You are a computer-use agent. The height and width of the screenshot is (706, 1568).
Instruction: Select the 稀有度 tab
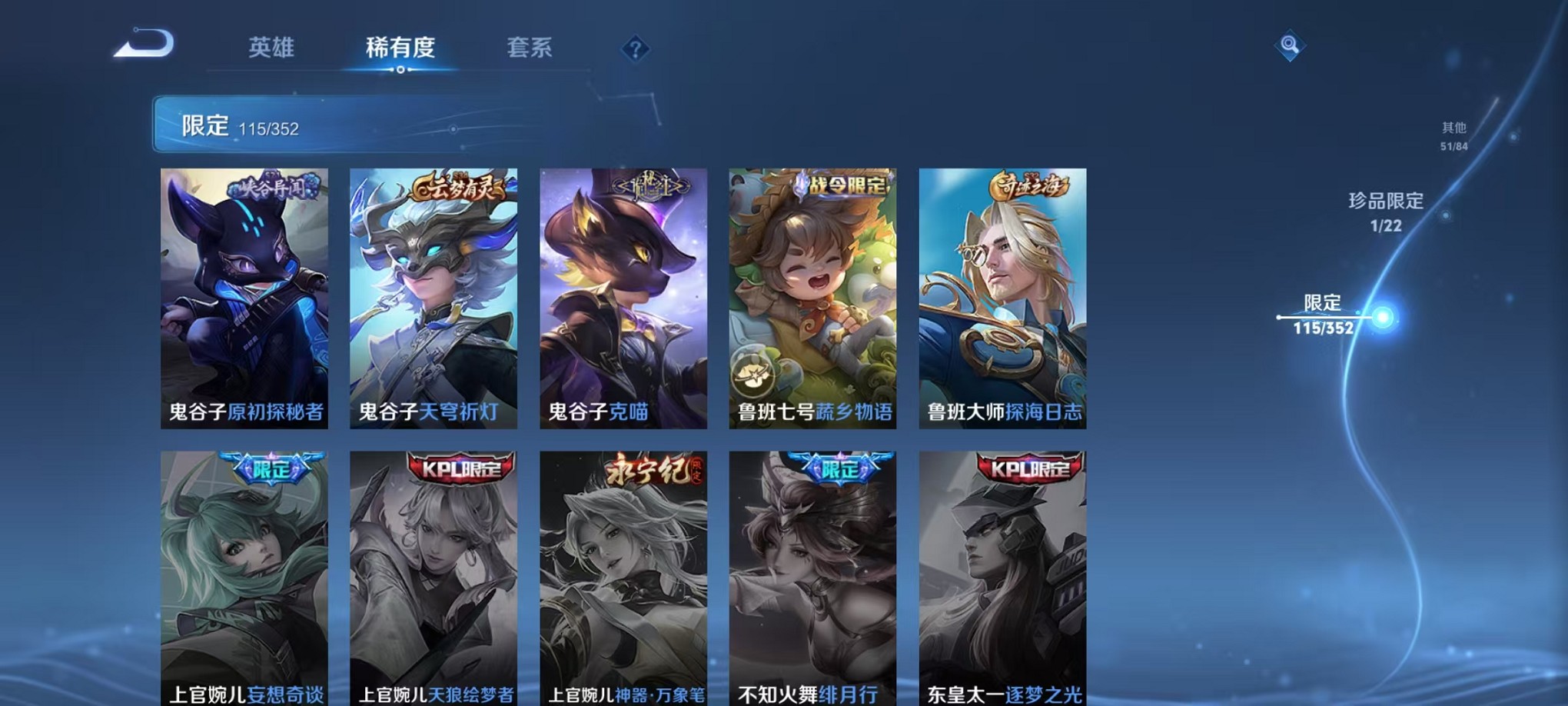[400, 48]
